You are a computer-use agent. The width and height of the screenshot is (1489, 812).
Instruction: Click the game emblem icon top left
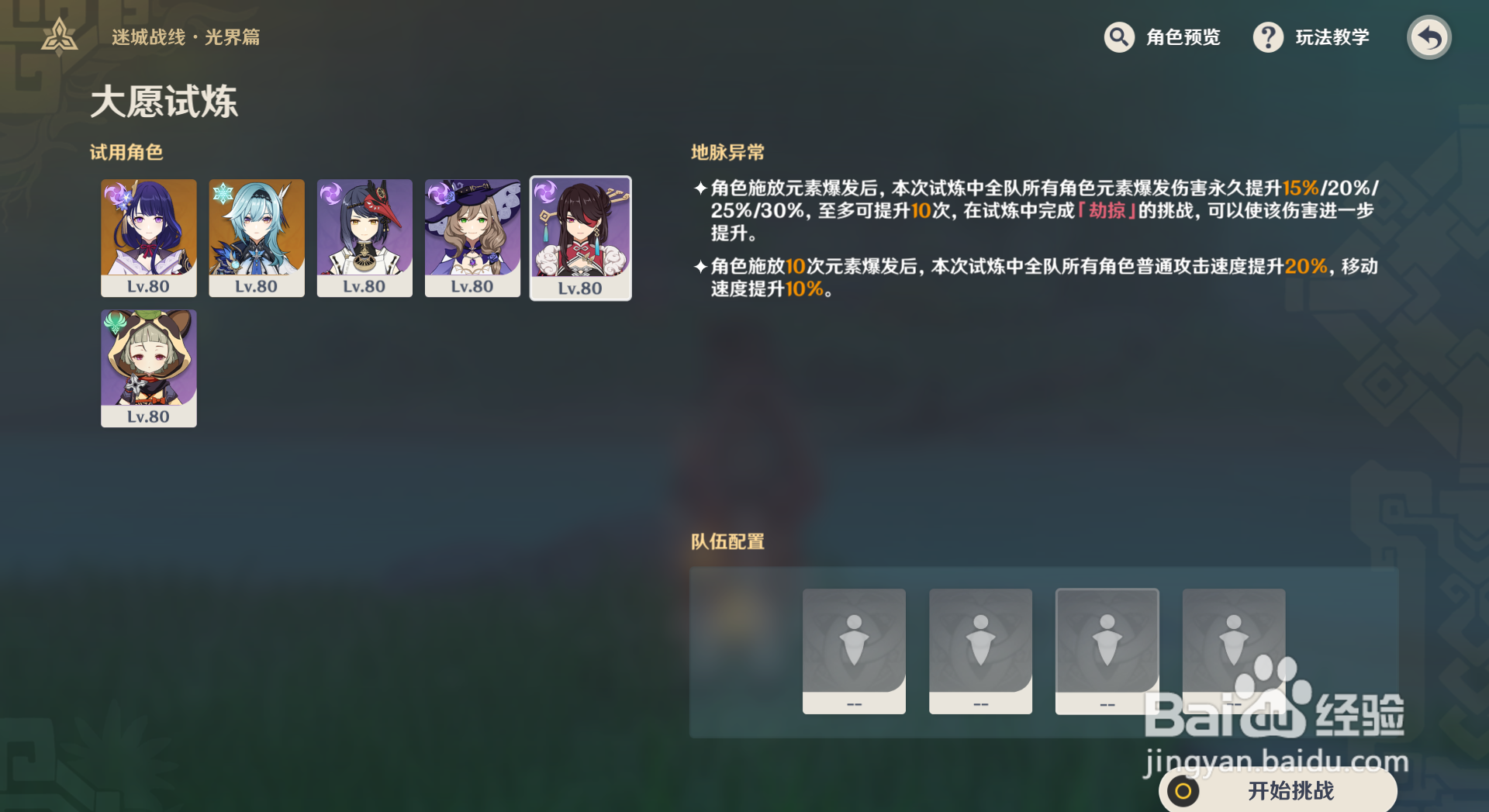58,36
